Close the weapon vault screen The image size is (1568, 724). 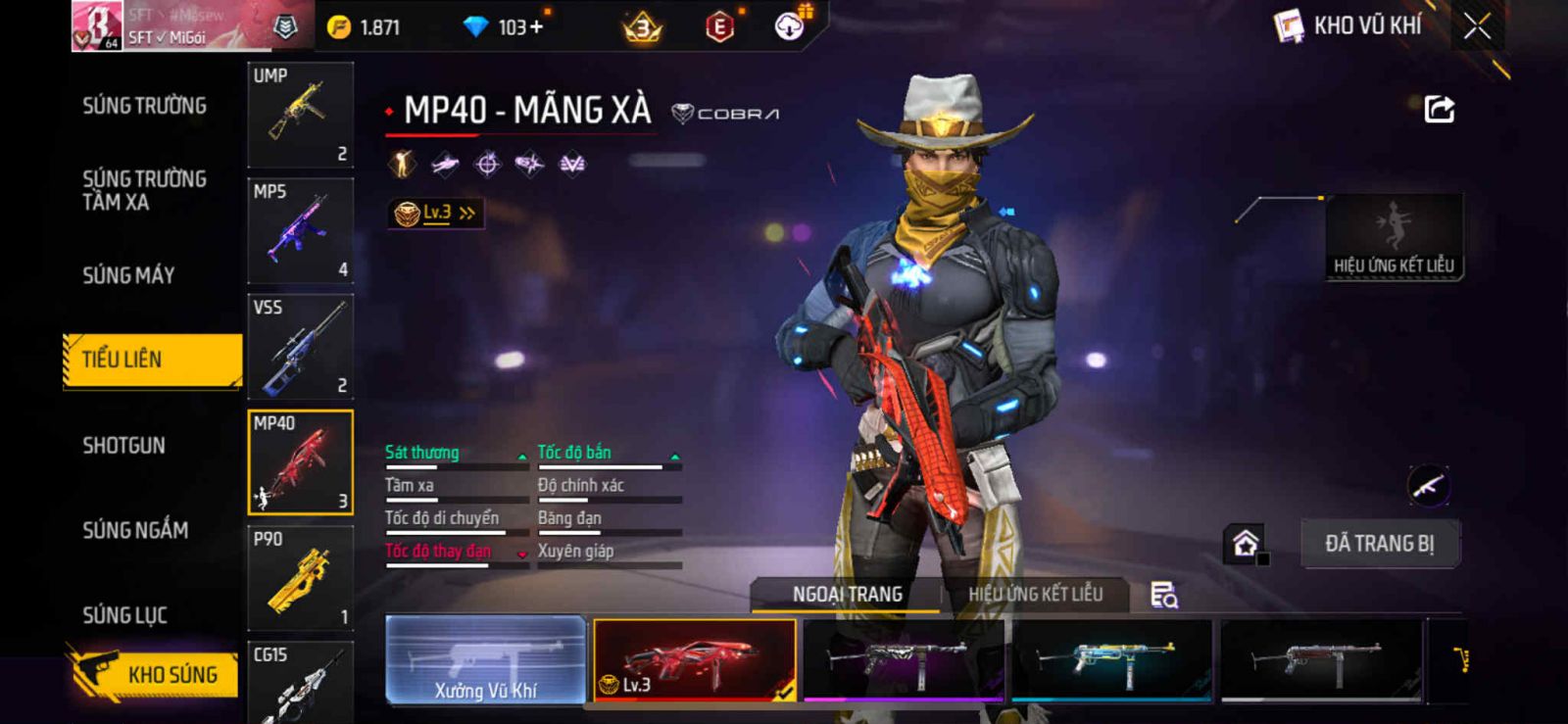tap(1477, 26)
